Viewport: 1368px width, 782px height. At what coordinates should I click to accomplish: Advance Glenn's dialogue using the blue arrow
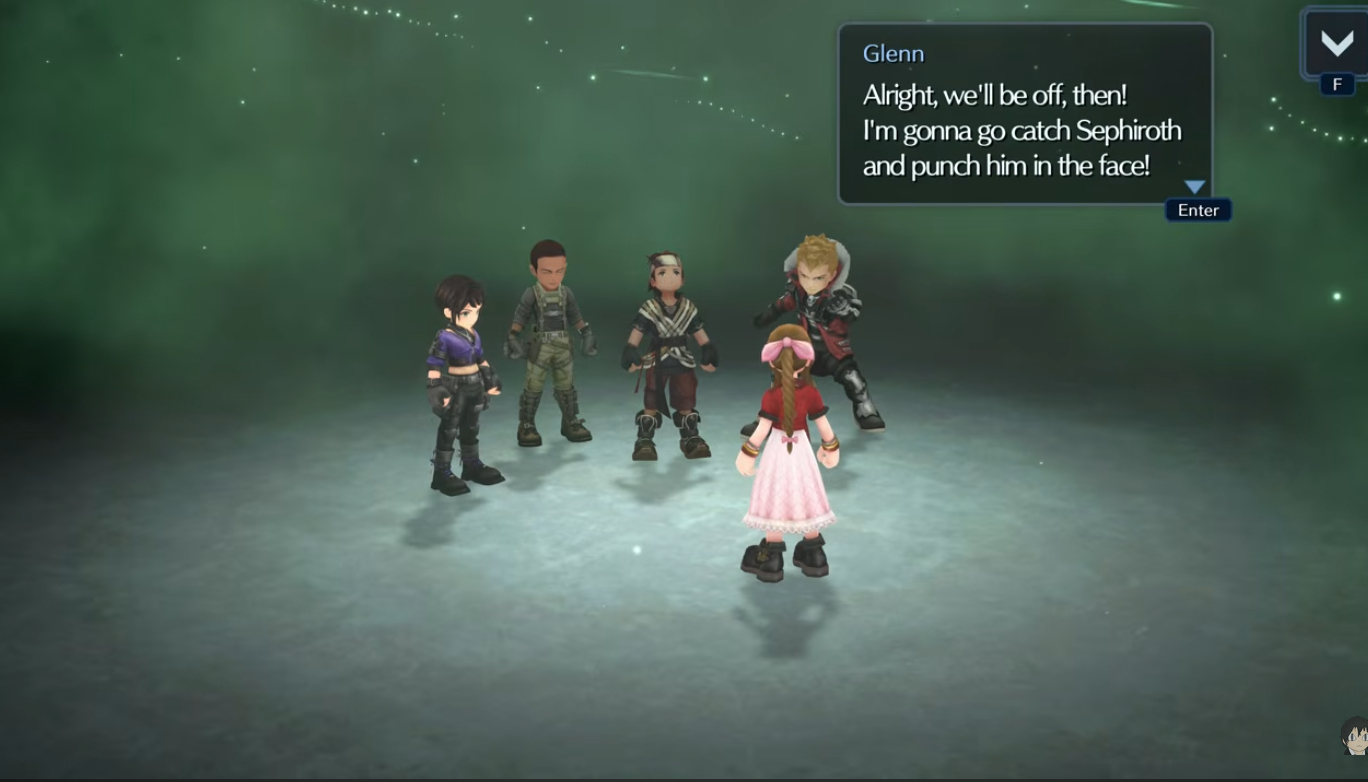click(1195, 187)
